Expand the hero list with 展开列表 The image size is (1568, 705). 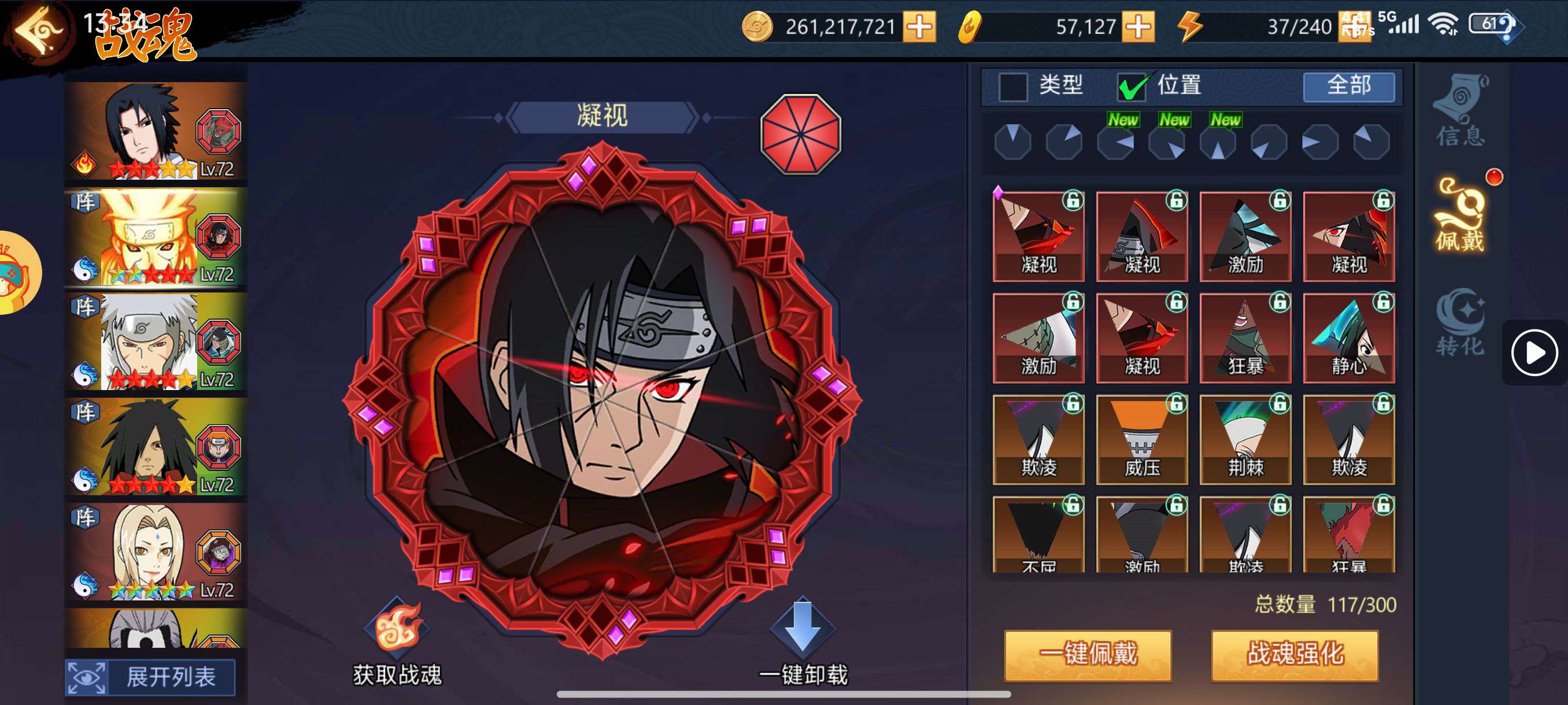[150, 677]
